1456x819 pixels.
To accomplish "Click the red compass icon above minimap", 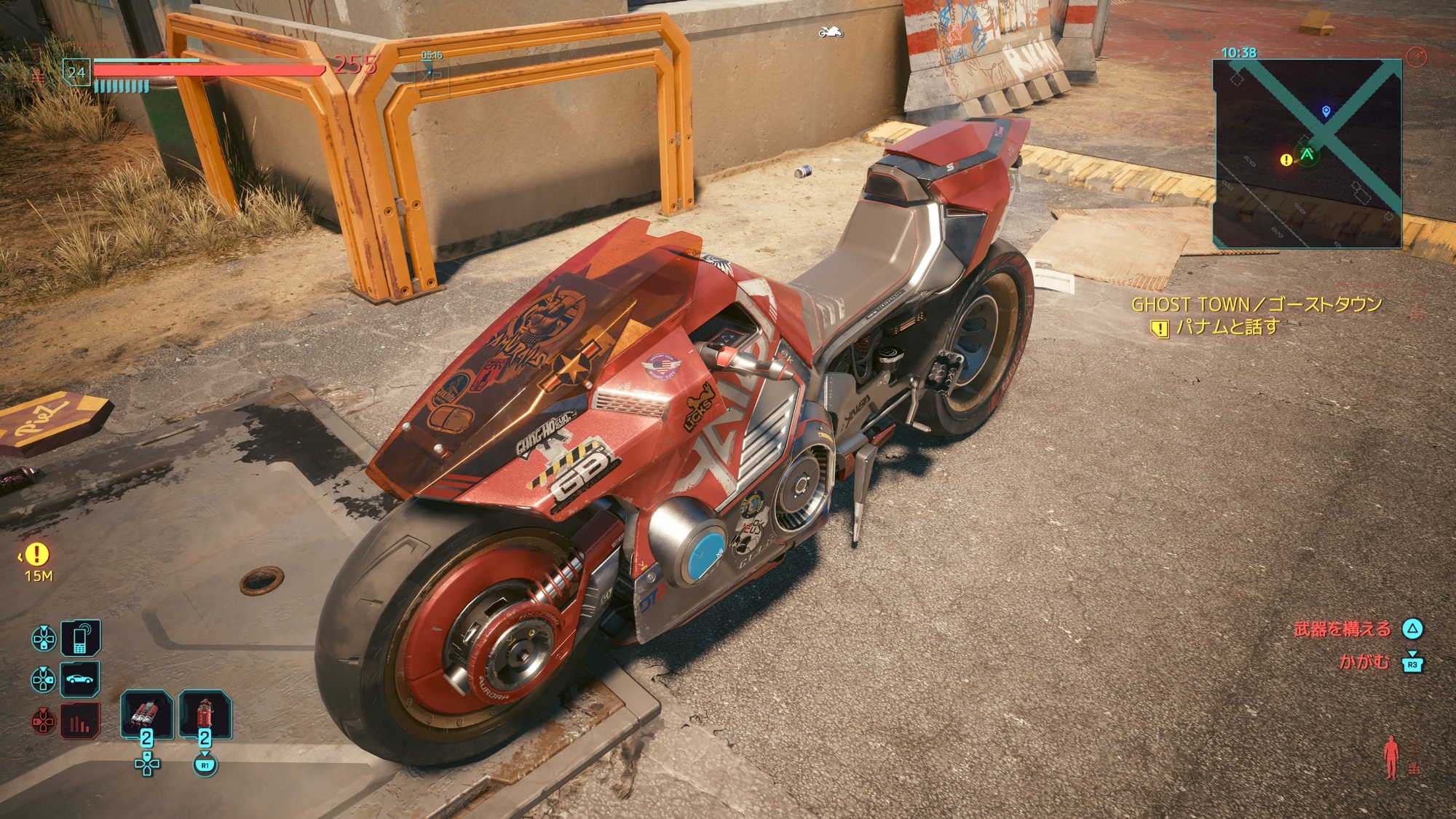I will pyautogui.click(x=1417, y=58).
